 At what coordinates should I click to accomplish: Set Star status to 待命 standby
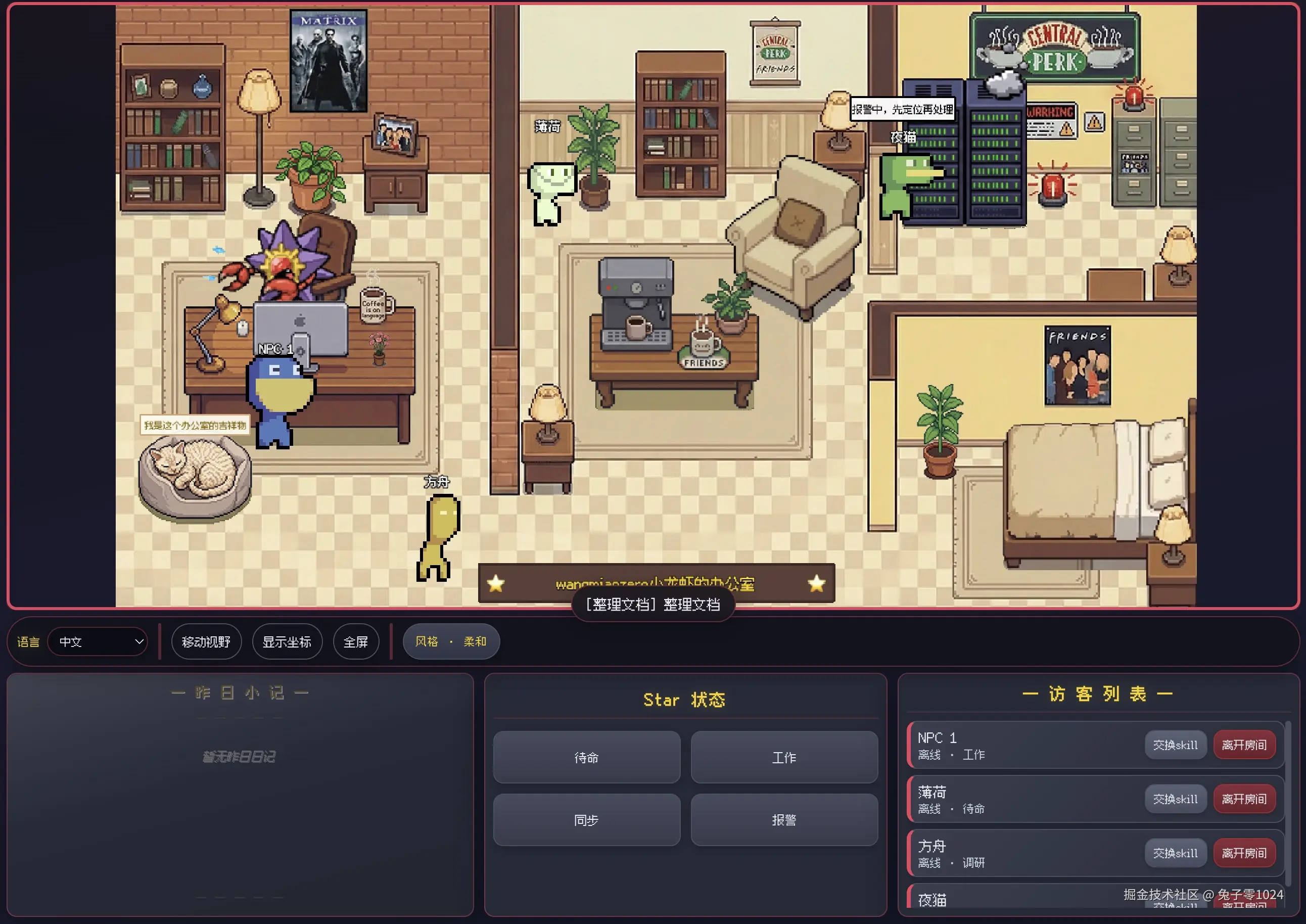click(x=586, y=757)
